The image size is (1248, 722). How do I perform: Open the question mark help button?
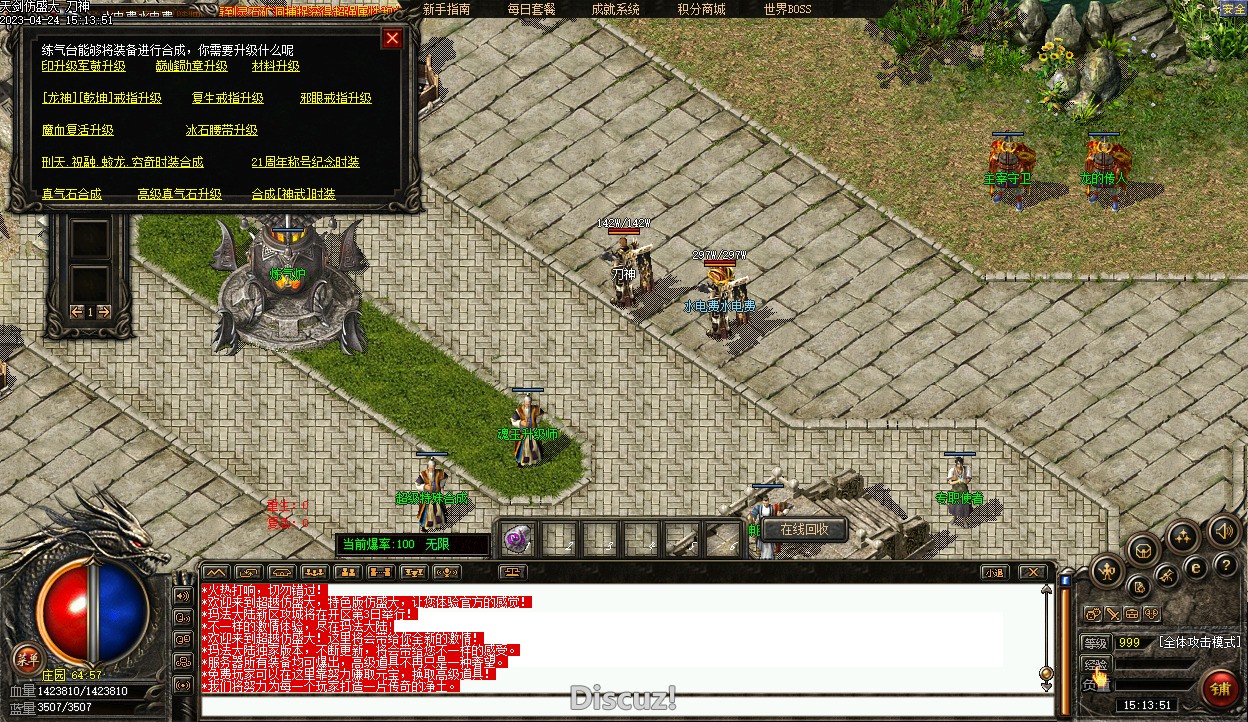(1224, 566)
